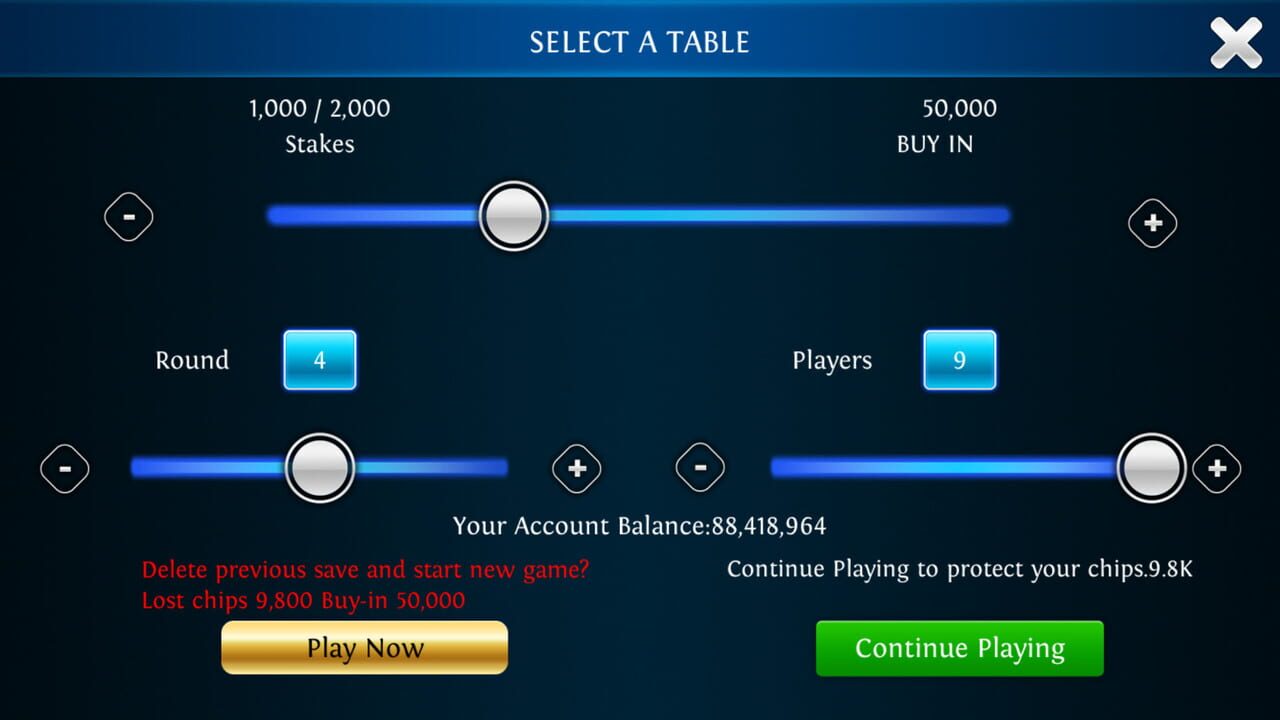The width and height of the screenshot is (1280, 720).
Task: Increase the Players count with the plus icon
Action: click(1217, 467)
